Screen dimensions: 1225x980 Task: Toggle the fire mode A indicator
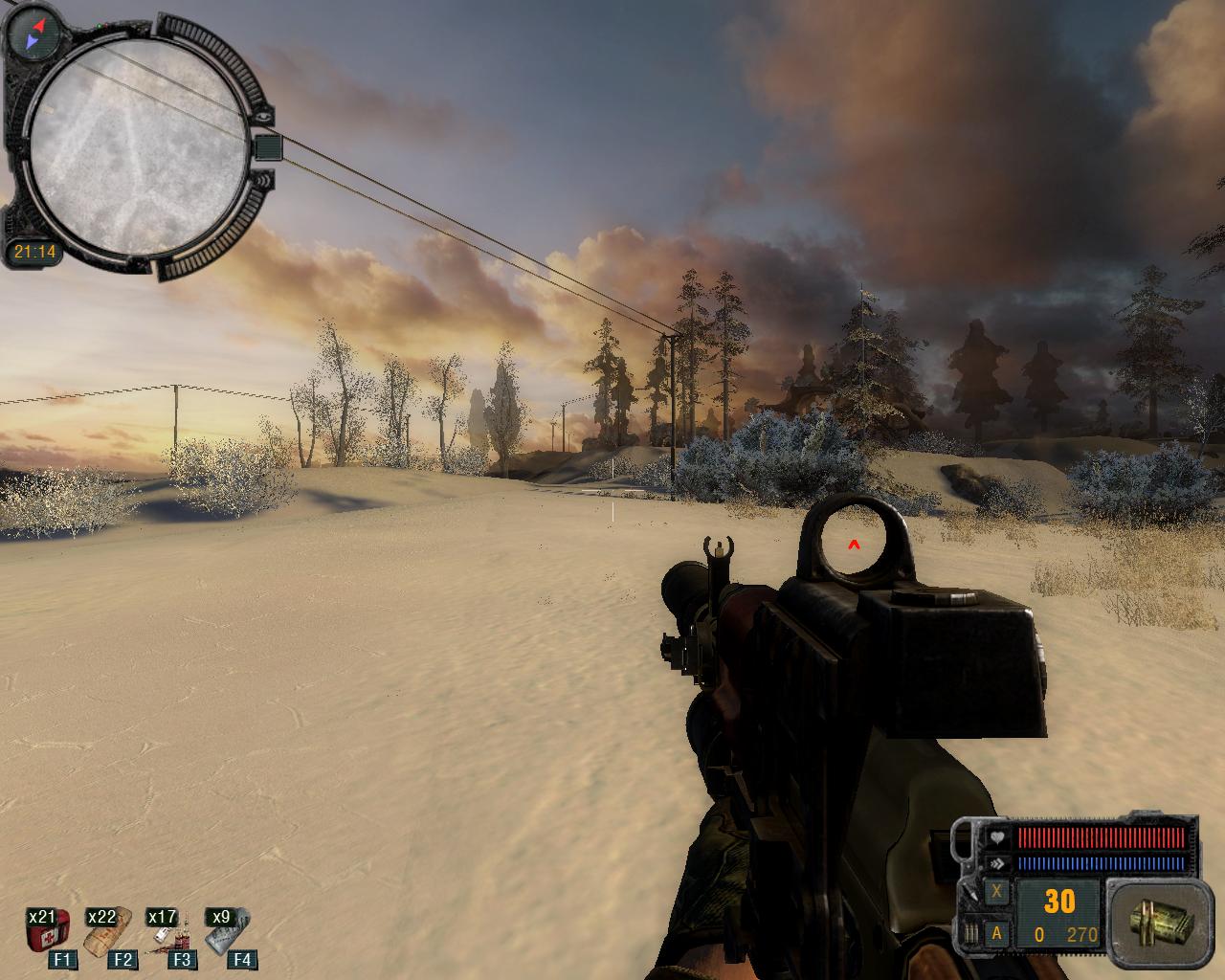point(998,933)
